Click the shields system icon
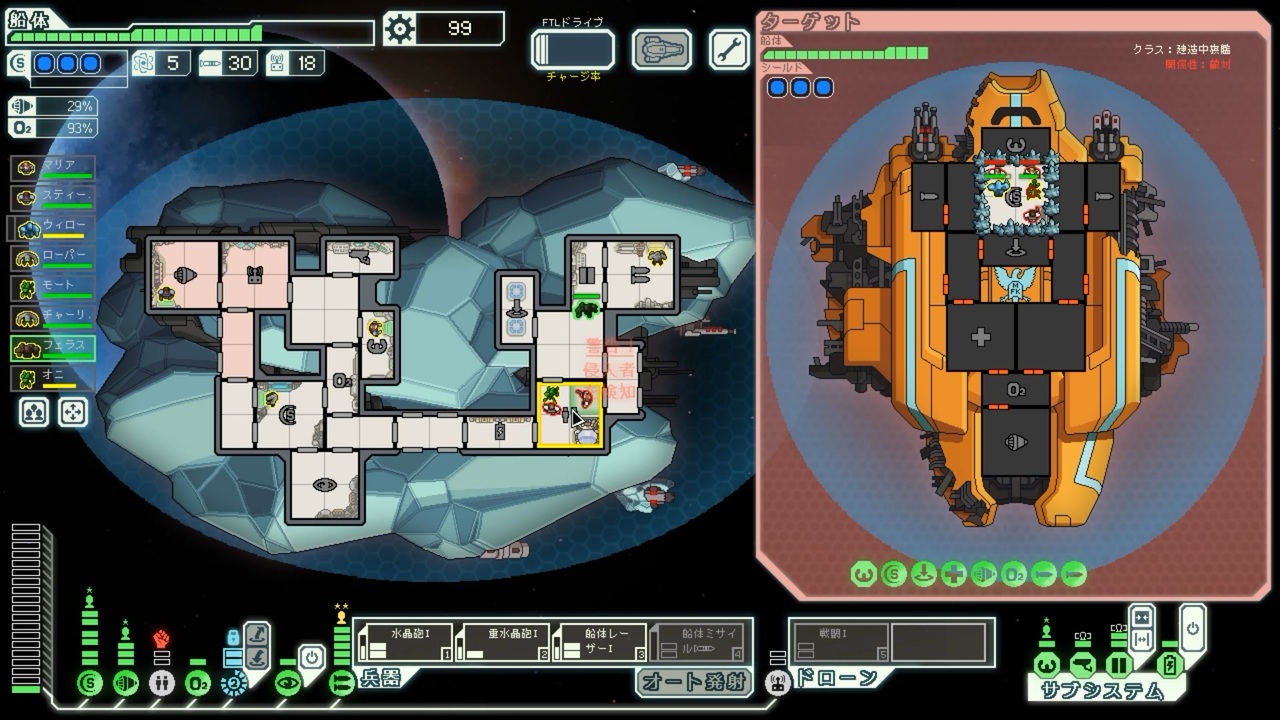The height and width of the screenshot is (720, 1280). 90,683
